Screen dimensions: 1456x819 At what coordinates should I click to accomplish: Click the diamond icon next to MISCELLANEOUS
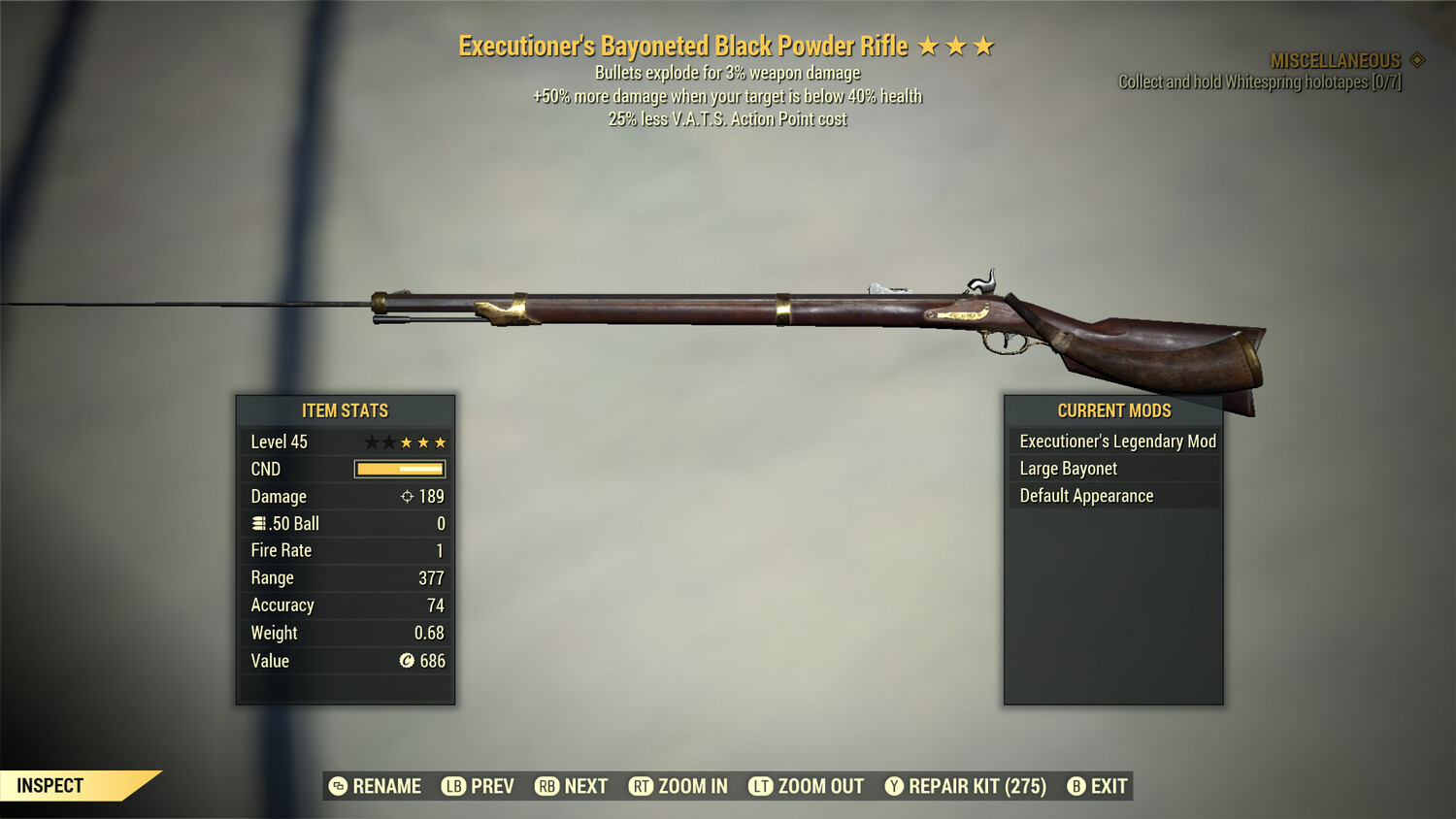click(1417, 58)
